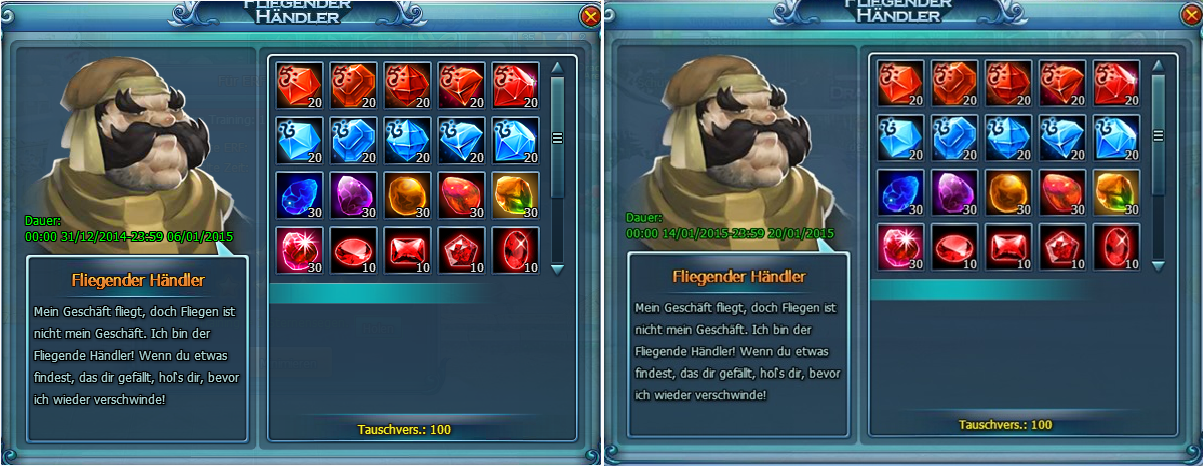Image resolution: width=1203 pixels, height=466 pixels.
Task: Select the purple gem in the 31/12/2014 merchant window
Action: click(353, 195)
